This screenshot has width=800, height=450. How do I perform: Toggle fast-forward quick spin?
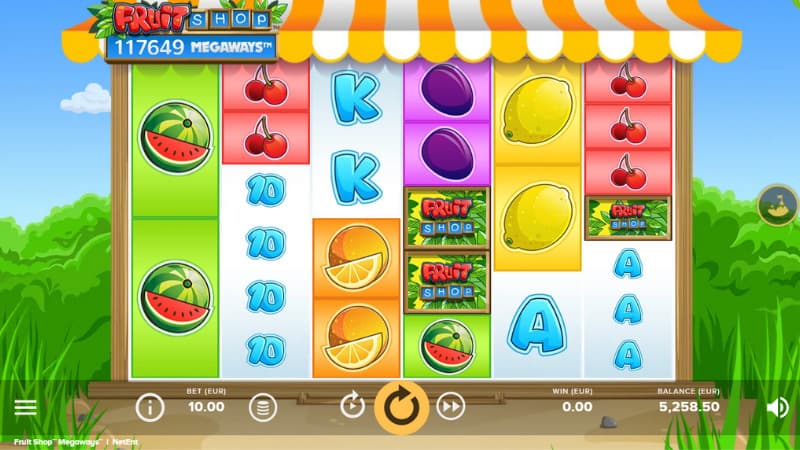click(x=452, y=406)
